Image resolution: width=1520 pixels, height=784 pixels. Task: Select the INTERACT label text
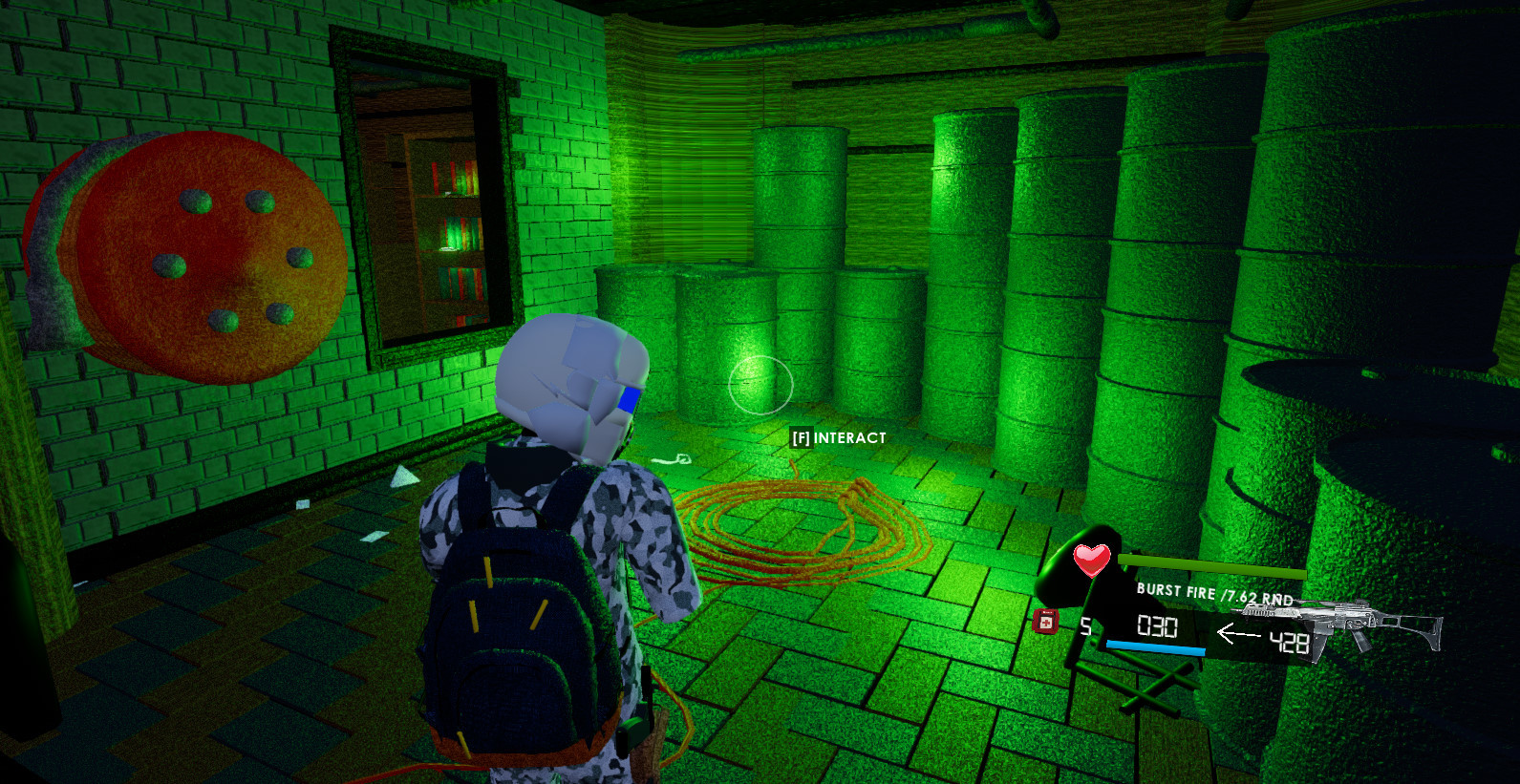pyautogui.click(x=848, y=438)
